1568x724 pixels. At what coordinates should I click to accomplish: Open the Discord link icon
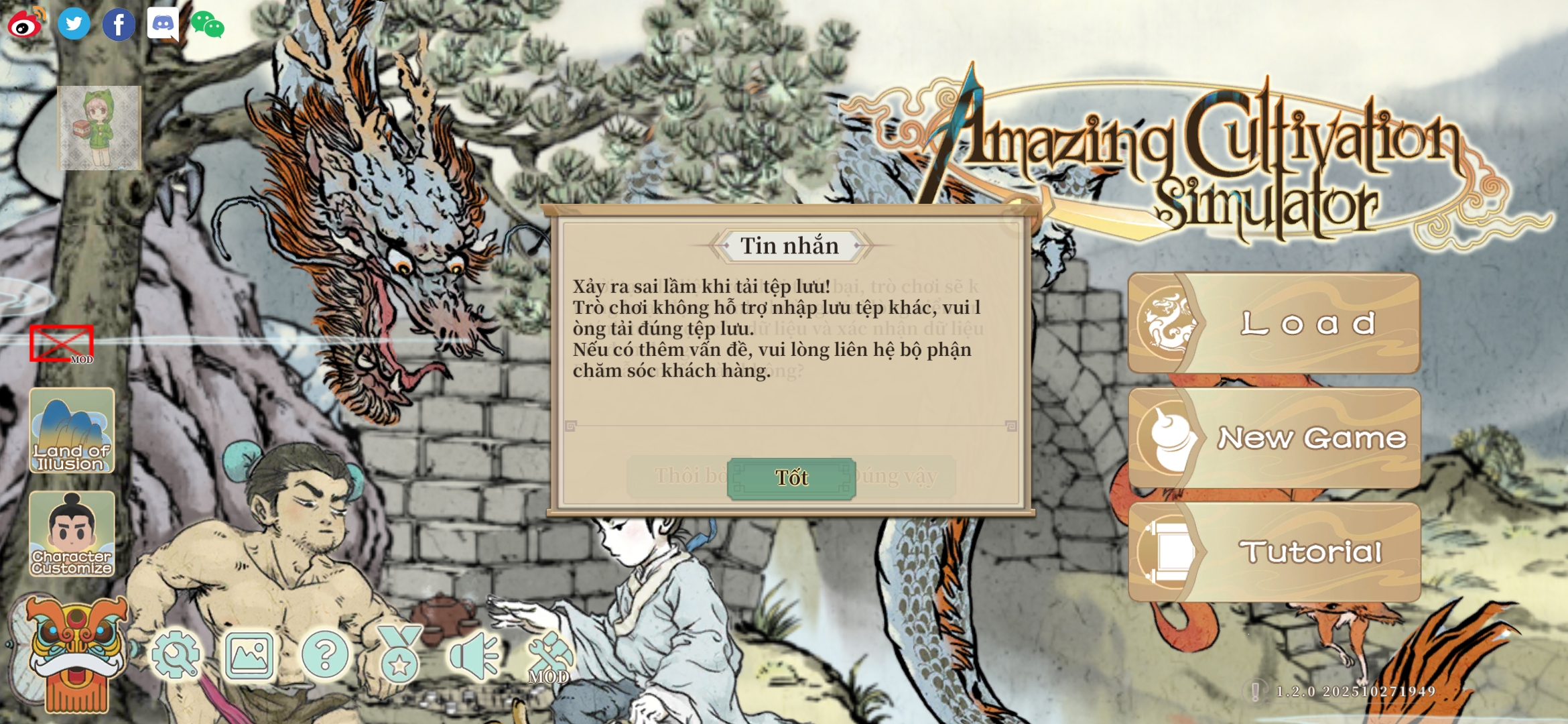tap(163, 24)
